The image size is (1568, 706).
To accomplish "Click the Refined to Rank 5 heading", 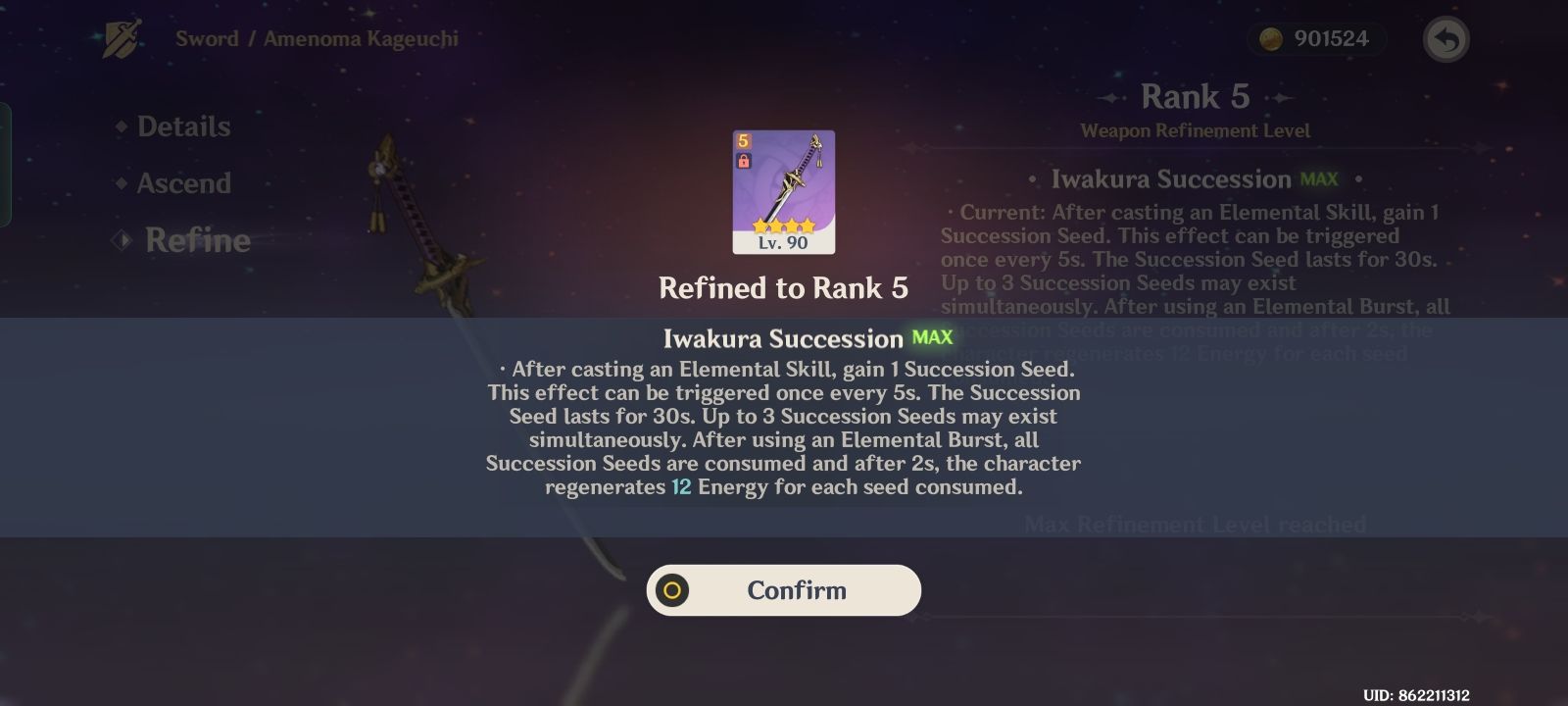I will coord(784,288).
